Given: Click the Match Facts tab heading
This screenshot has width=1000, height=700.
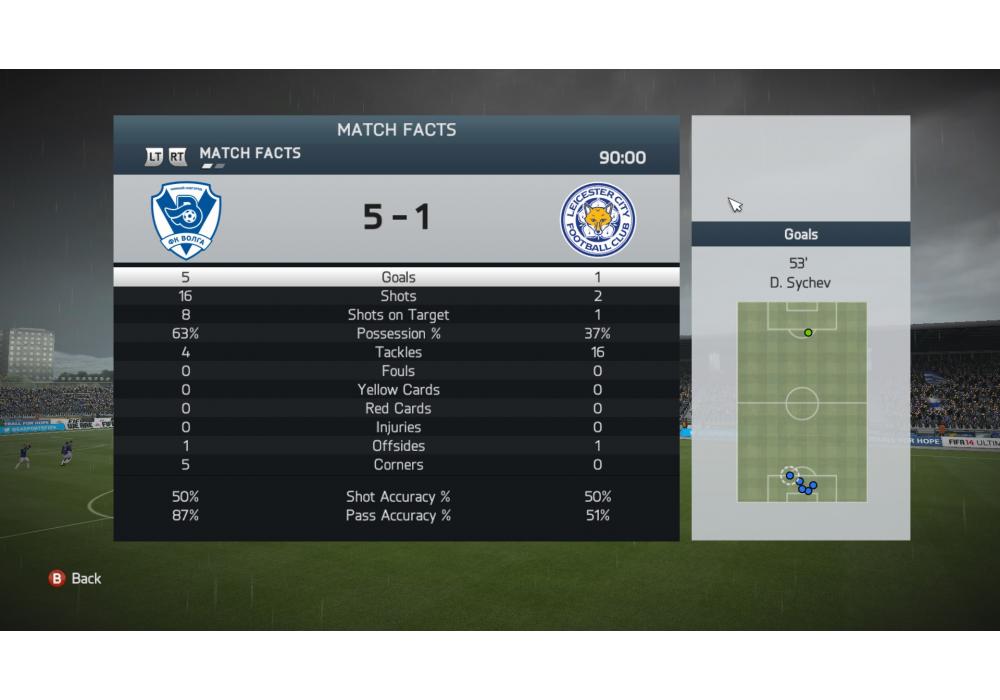Looking at the screenshot, I should pyautogui.click(x=250, y=153).
